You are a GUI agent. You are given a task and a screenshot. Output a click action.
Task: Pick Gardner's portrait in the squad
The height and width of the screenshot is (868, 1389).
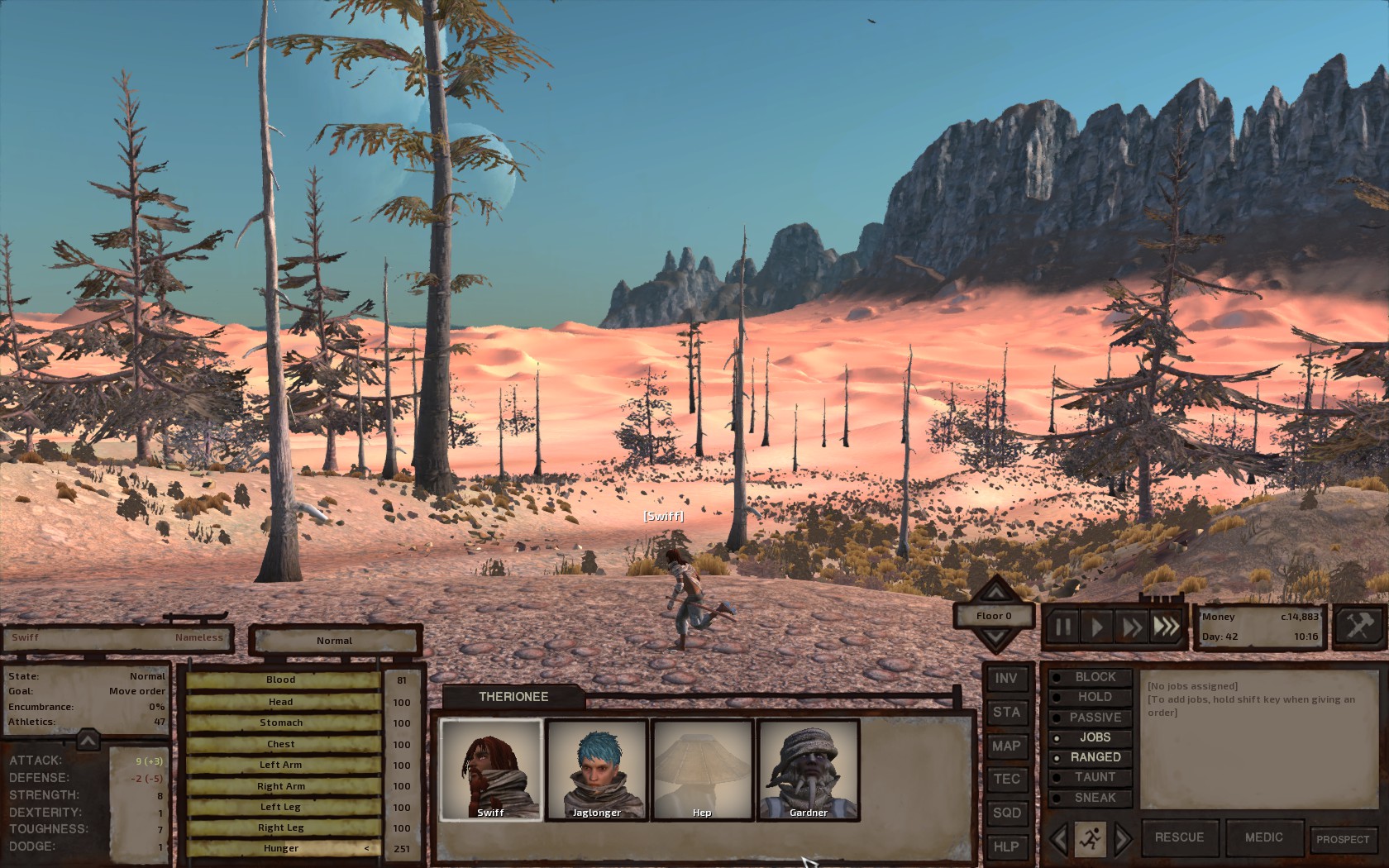(808, 769)
